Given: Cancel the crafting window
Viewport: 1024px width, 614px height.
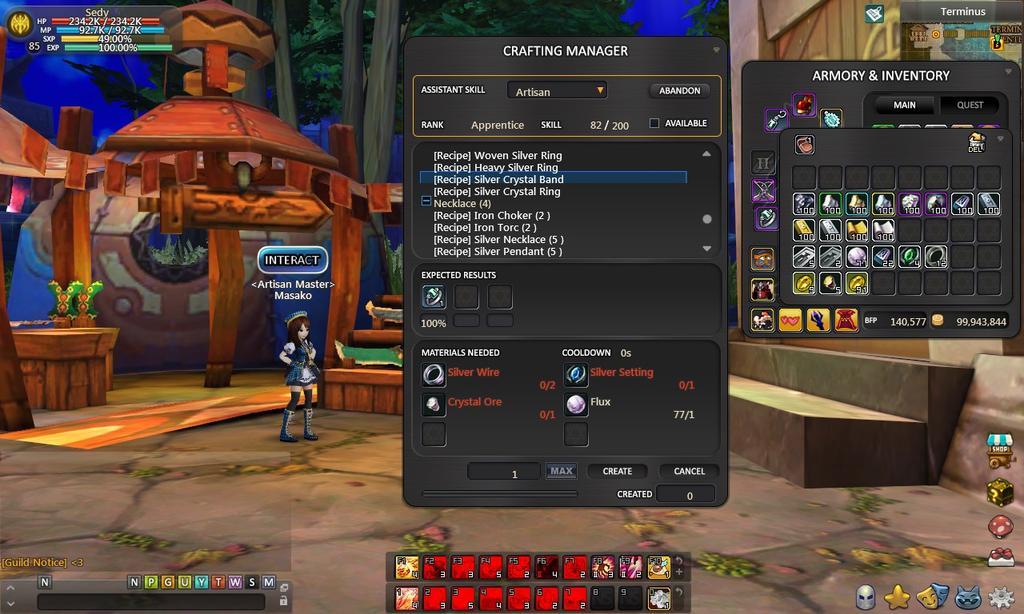Looking at the screenshot, I should click(x=689, y=471).
